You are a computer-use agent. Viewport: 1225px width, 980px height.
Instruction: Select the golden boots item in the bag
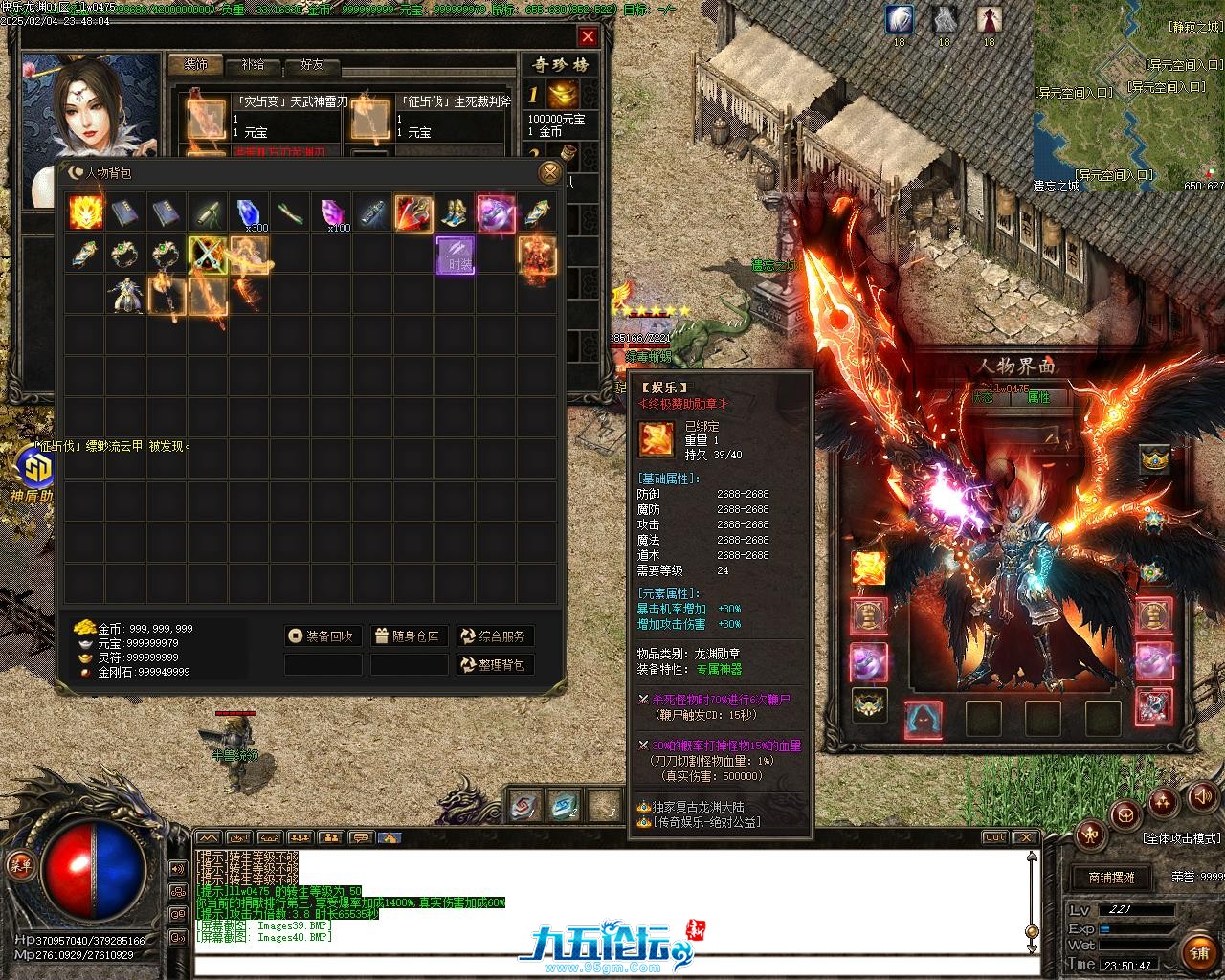pyautogui.click(x=454, y=212)
